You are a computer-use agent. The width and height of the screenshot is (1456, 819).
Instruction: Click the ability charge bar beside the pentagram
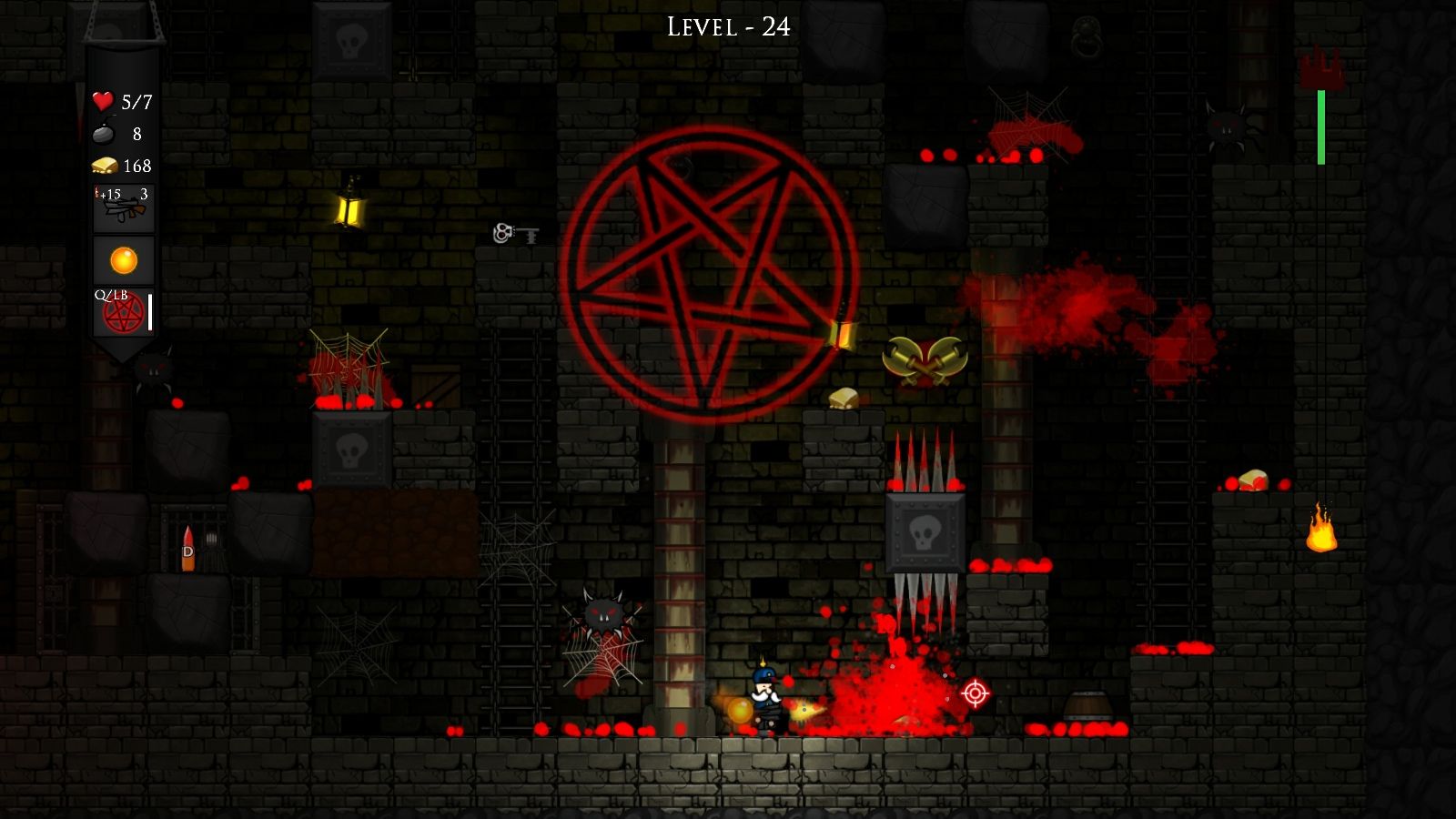coord(149,314)
